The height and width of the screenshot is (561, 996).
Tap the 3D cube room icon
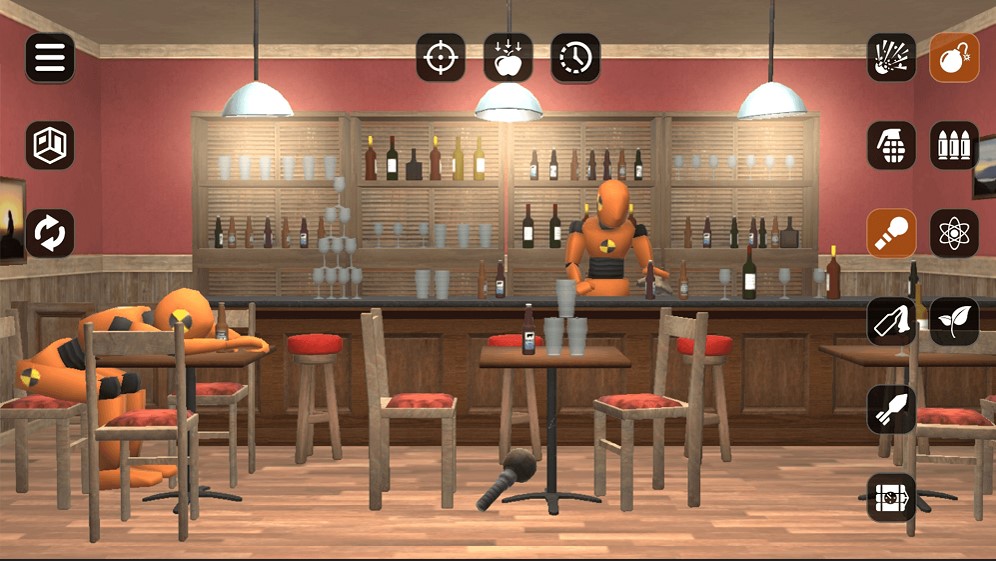coord(50,146)
